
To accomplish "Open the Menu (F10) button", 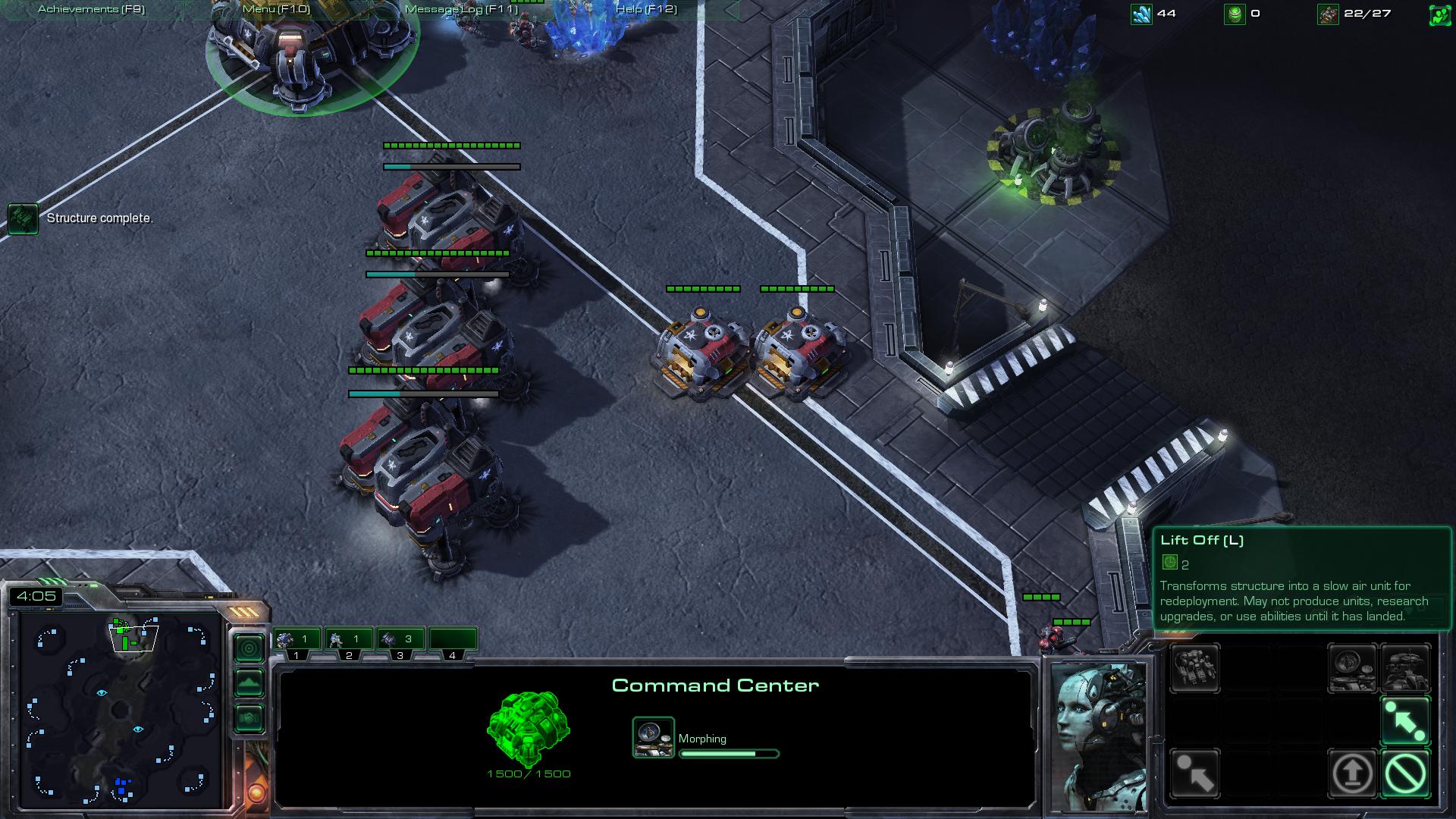I will coord(276,10).
